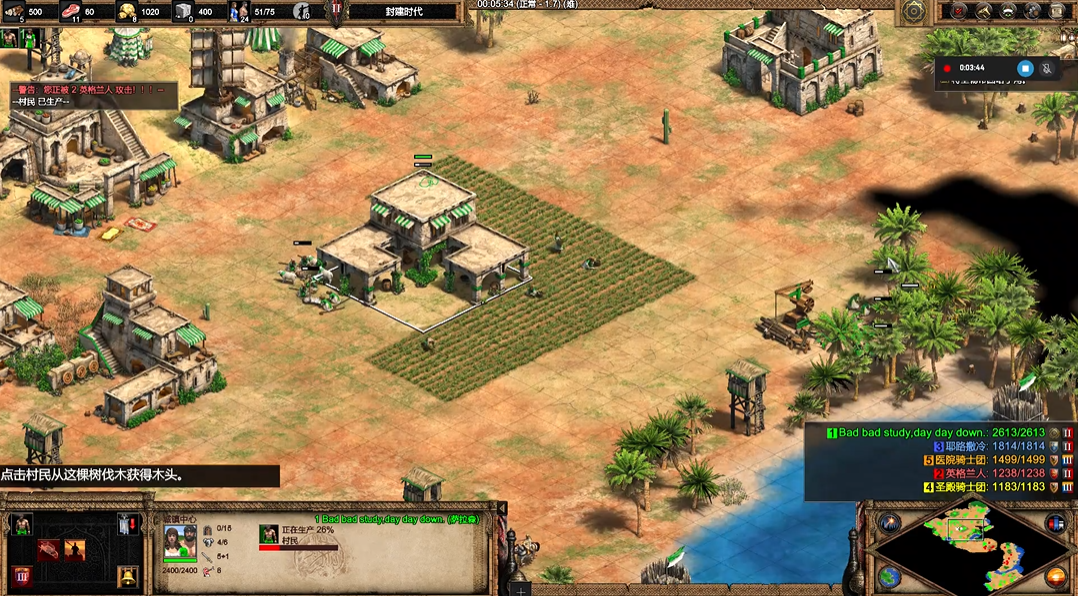Cancel the villager in the production queue
The image size is (1078, 596).
(x=268, y=534)
